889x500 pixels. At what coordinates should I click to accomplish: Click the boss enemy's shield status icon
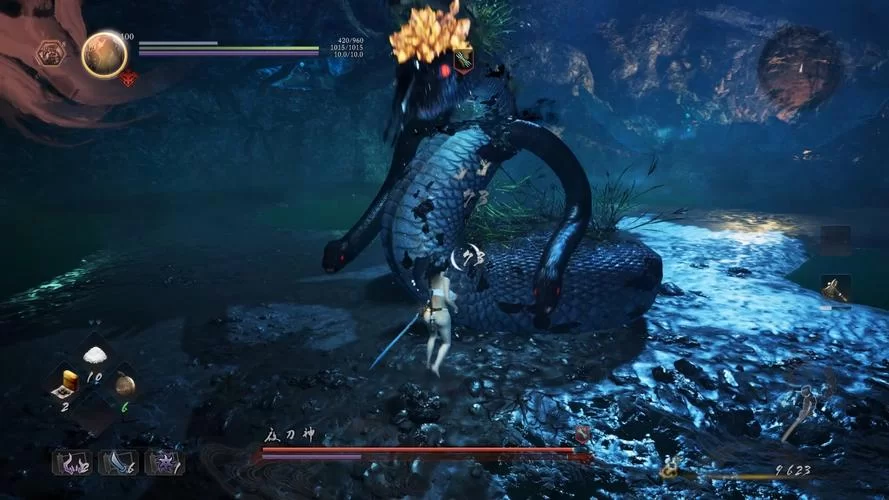click(x=464, y=62)
